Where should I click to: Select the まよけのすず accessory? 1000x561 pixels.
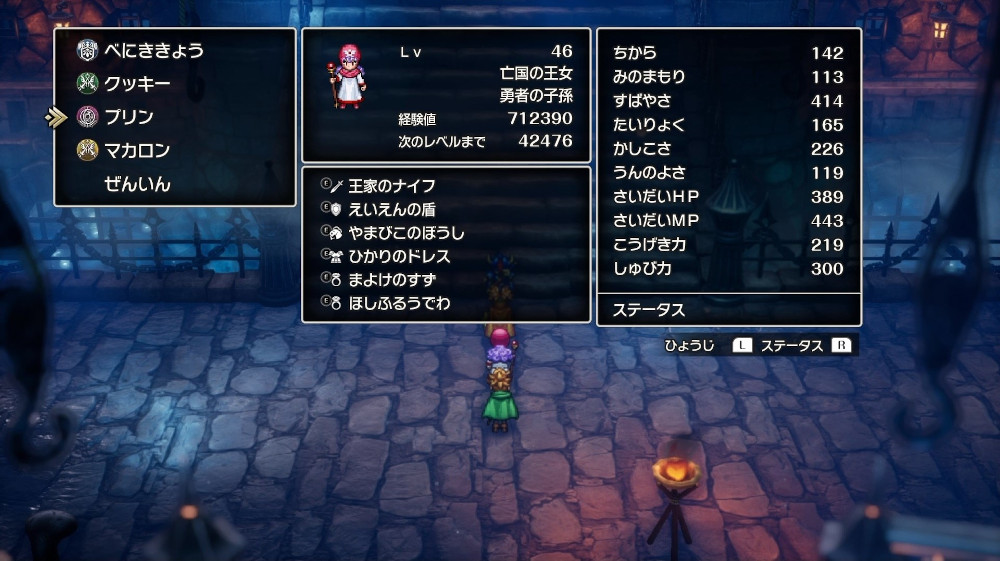pos(391,279)
